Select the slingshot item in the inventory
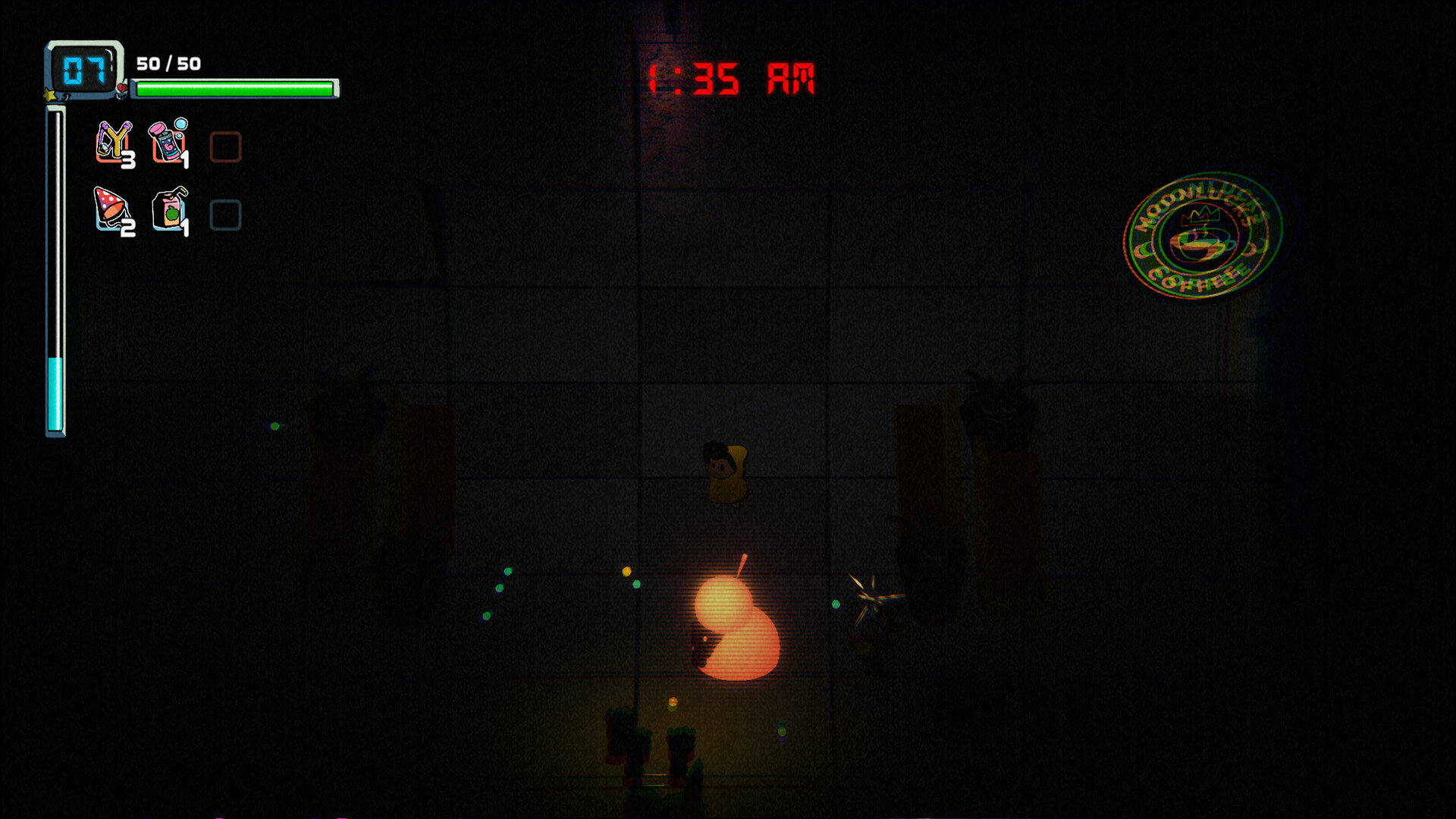The width and height of the screenshot is (1456, 819). (112, 143)
